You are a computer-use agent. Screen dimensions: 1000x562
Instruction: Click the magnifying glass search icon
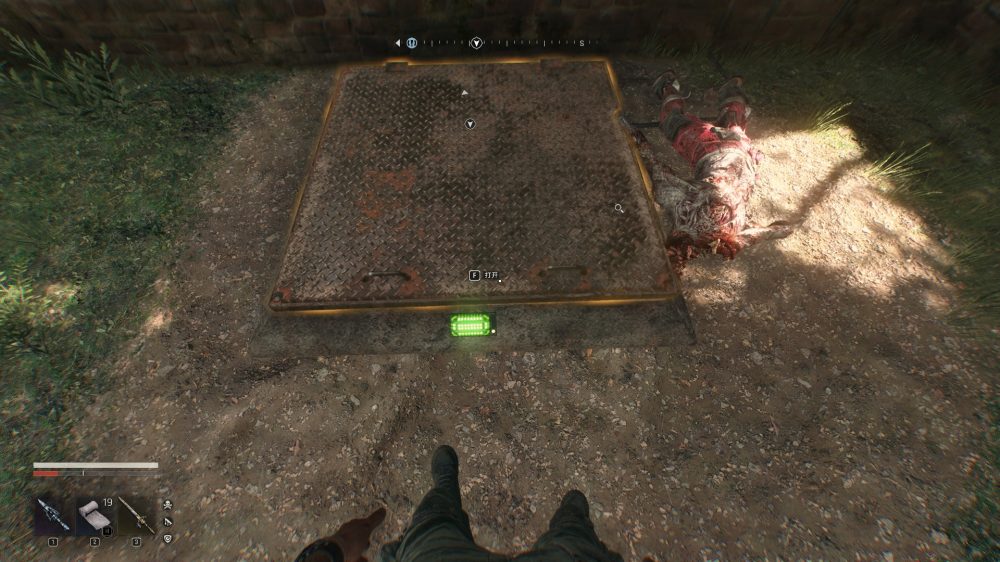point(619,208)
